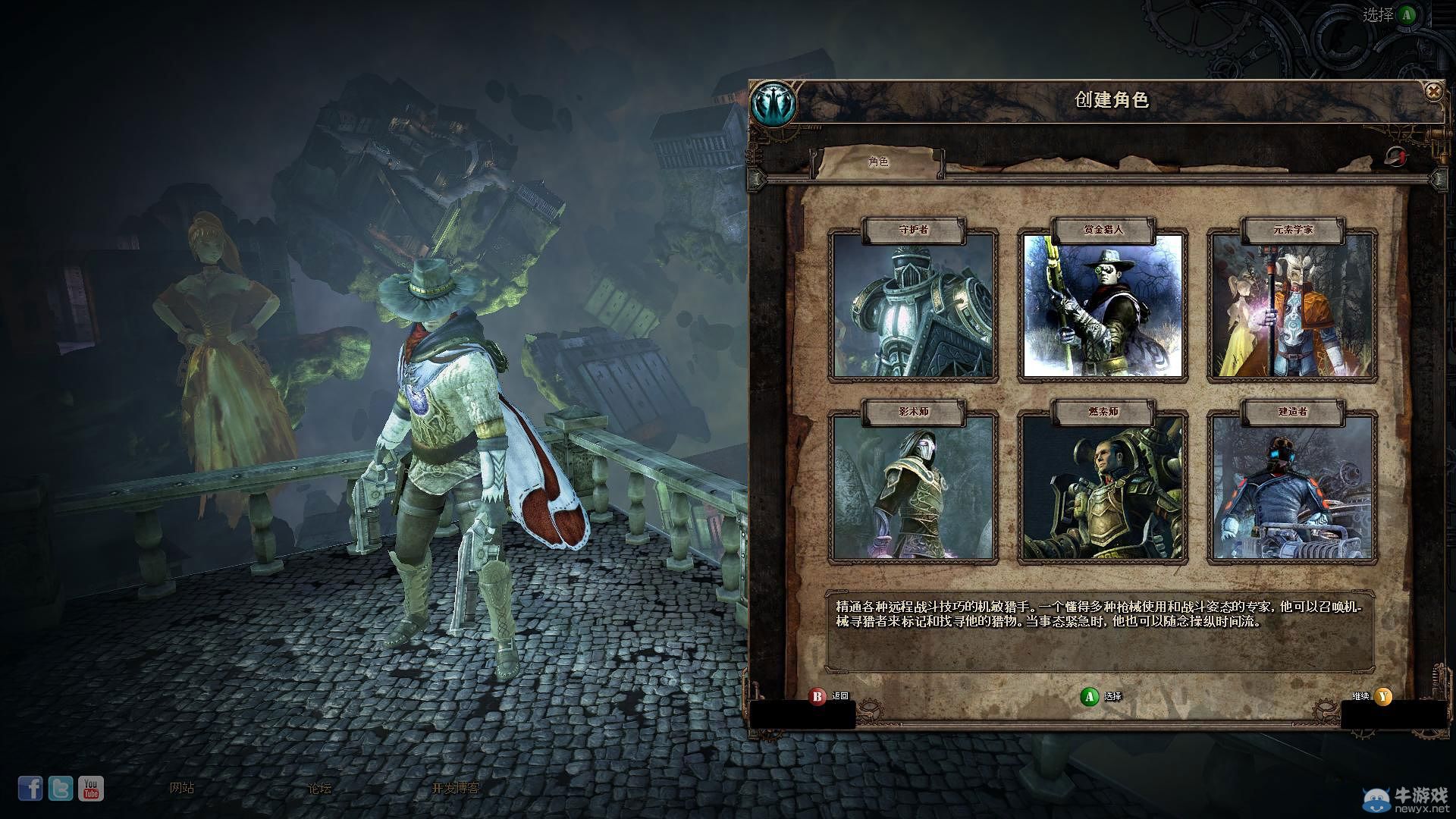Open the 论坛 forum link
The image size is (1456, 819).
tap(320, 788)
